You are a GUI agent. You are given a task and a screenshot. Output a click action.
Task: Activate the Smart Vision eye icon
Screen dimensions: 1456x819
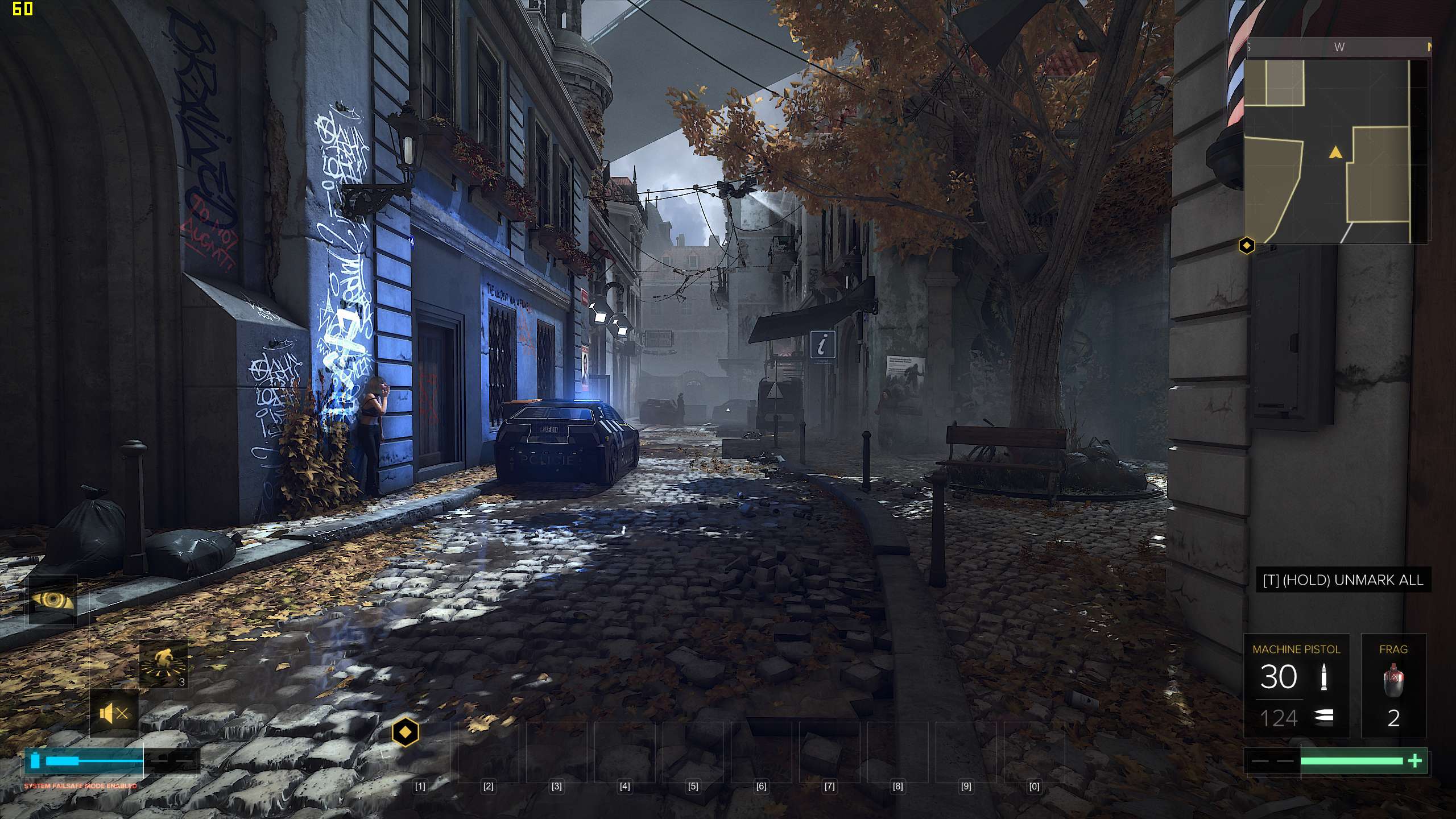point(53,601)
